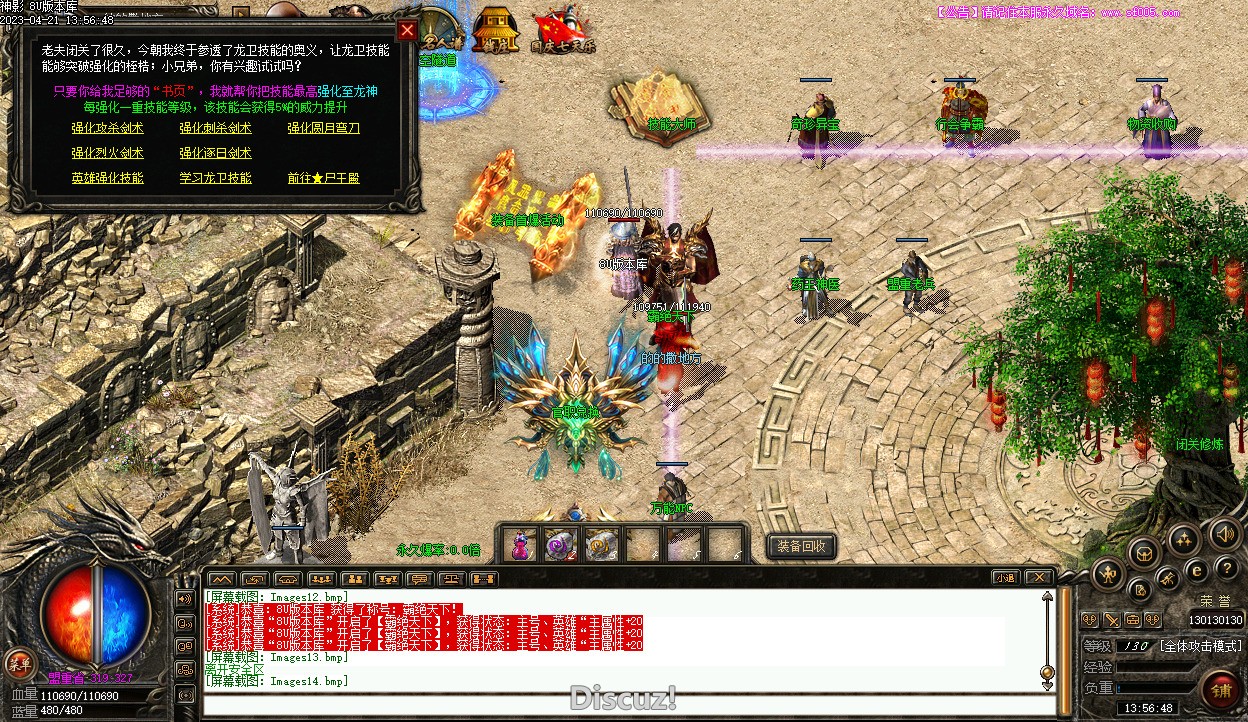Choose the 强化攻杀剑术 dialogue option
This screenshot has height=722, width=1248.
click(107, 129)
